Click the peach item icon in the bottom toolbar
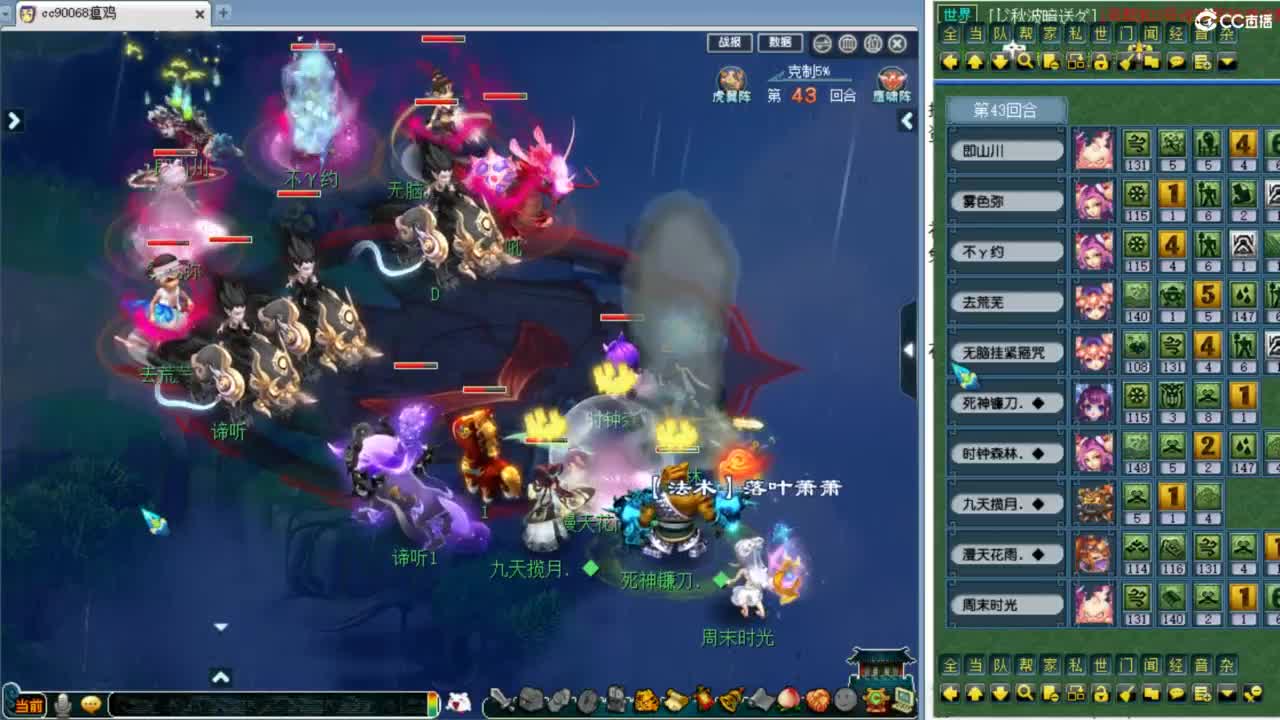 tap(790, 698)
